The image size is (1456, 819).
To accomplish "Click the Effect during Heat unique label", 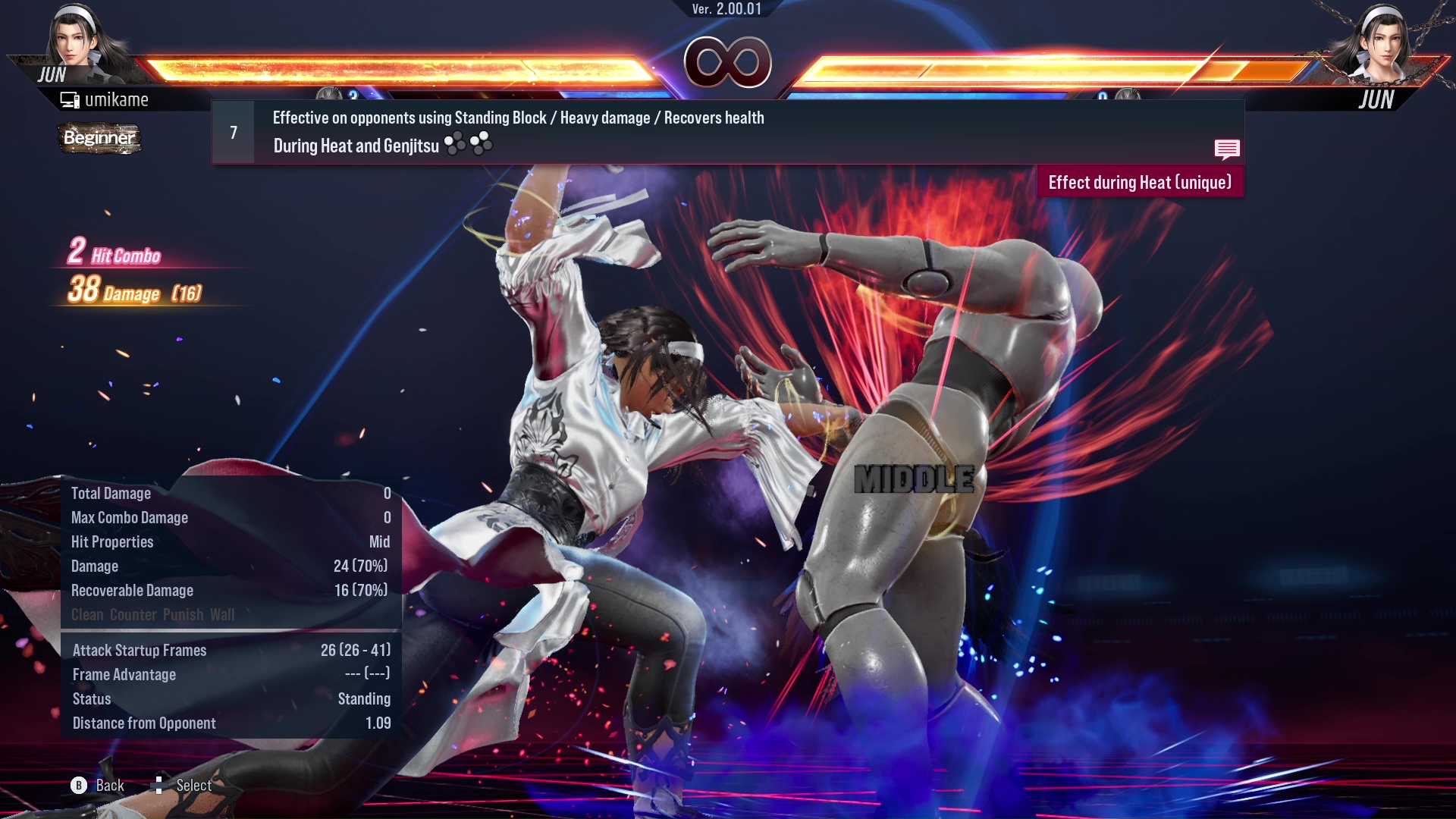I will click(1139, 182).
